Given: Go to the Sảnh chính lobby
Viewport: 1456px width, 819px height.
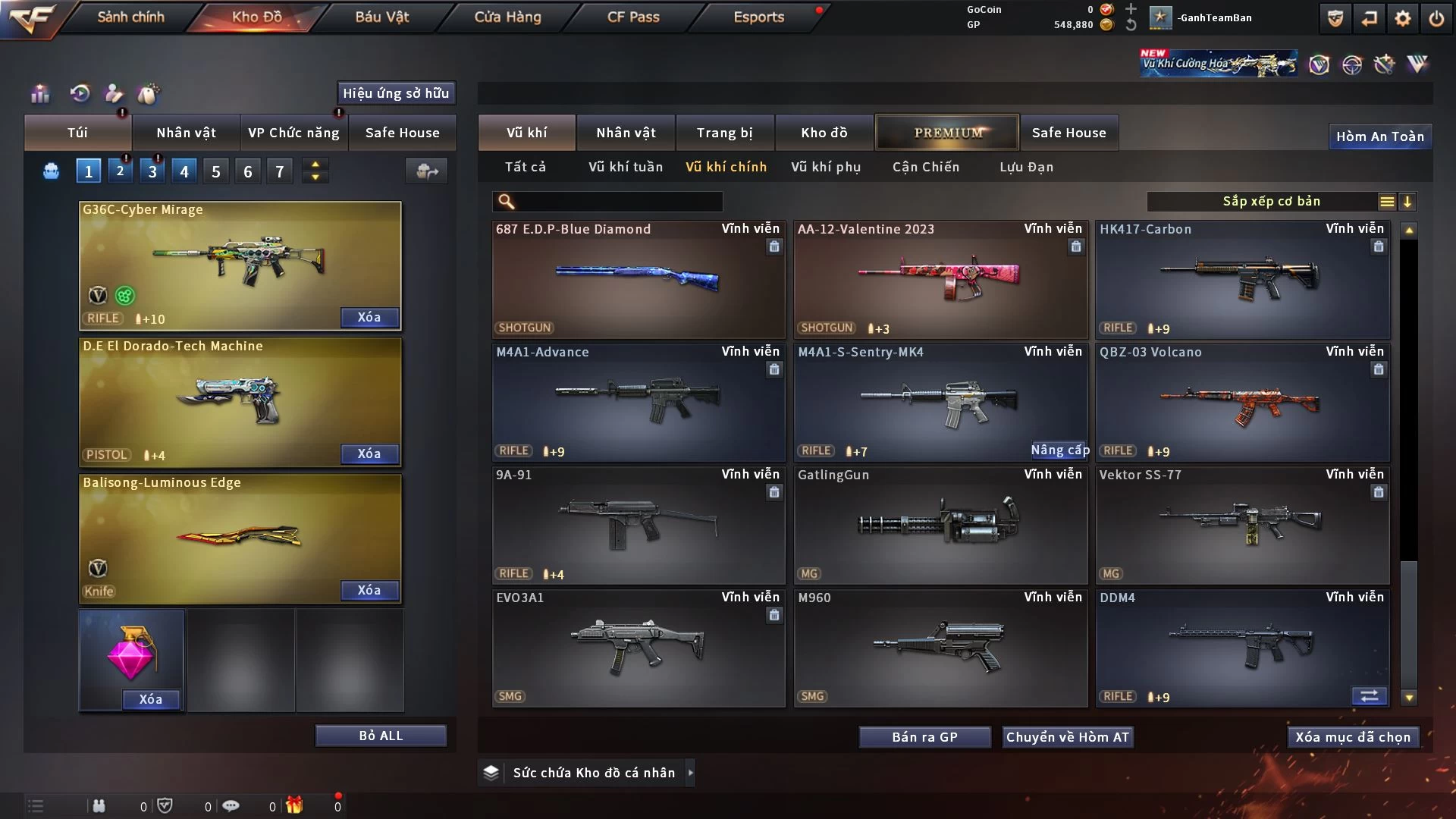Looking at the screenshot, I should pyautogui.click(x=130, y=17).
